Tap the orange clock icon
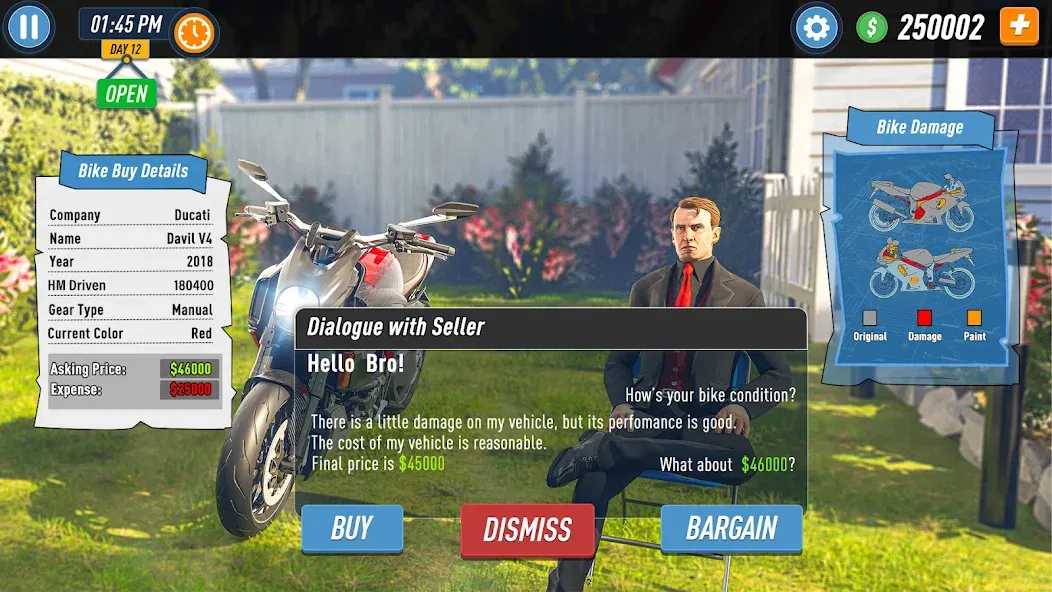 [x=194, y=33]
